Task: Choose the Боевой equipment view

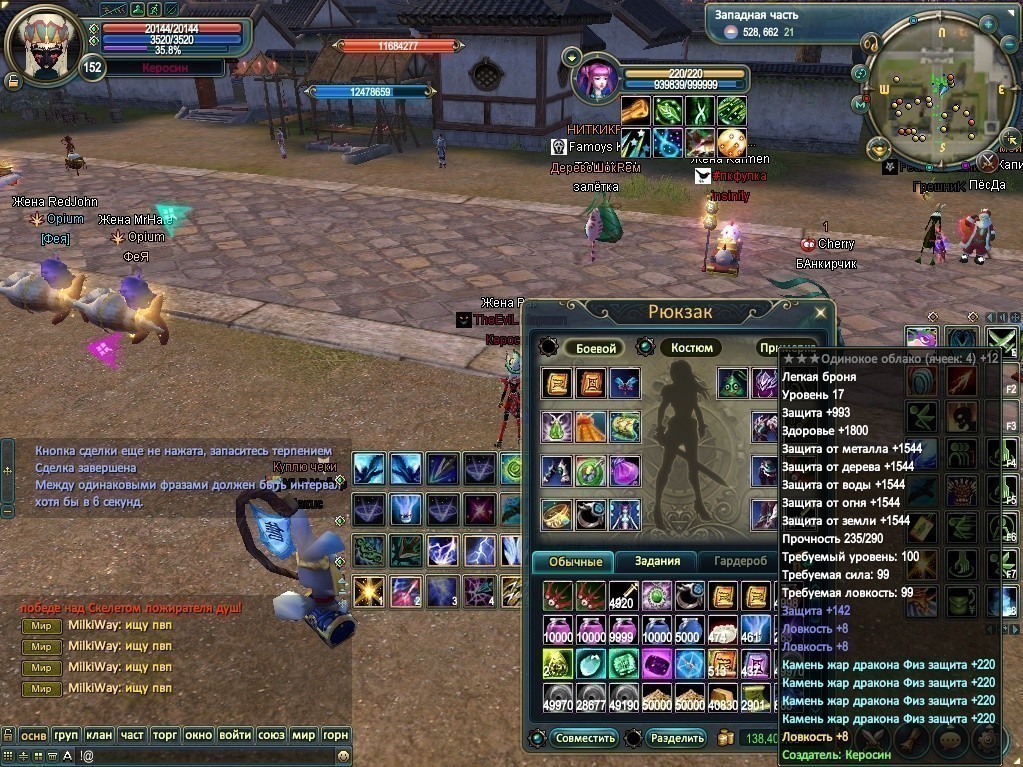Action: point(594,348)
